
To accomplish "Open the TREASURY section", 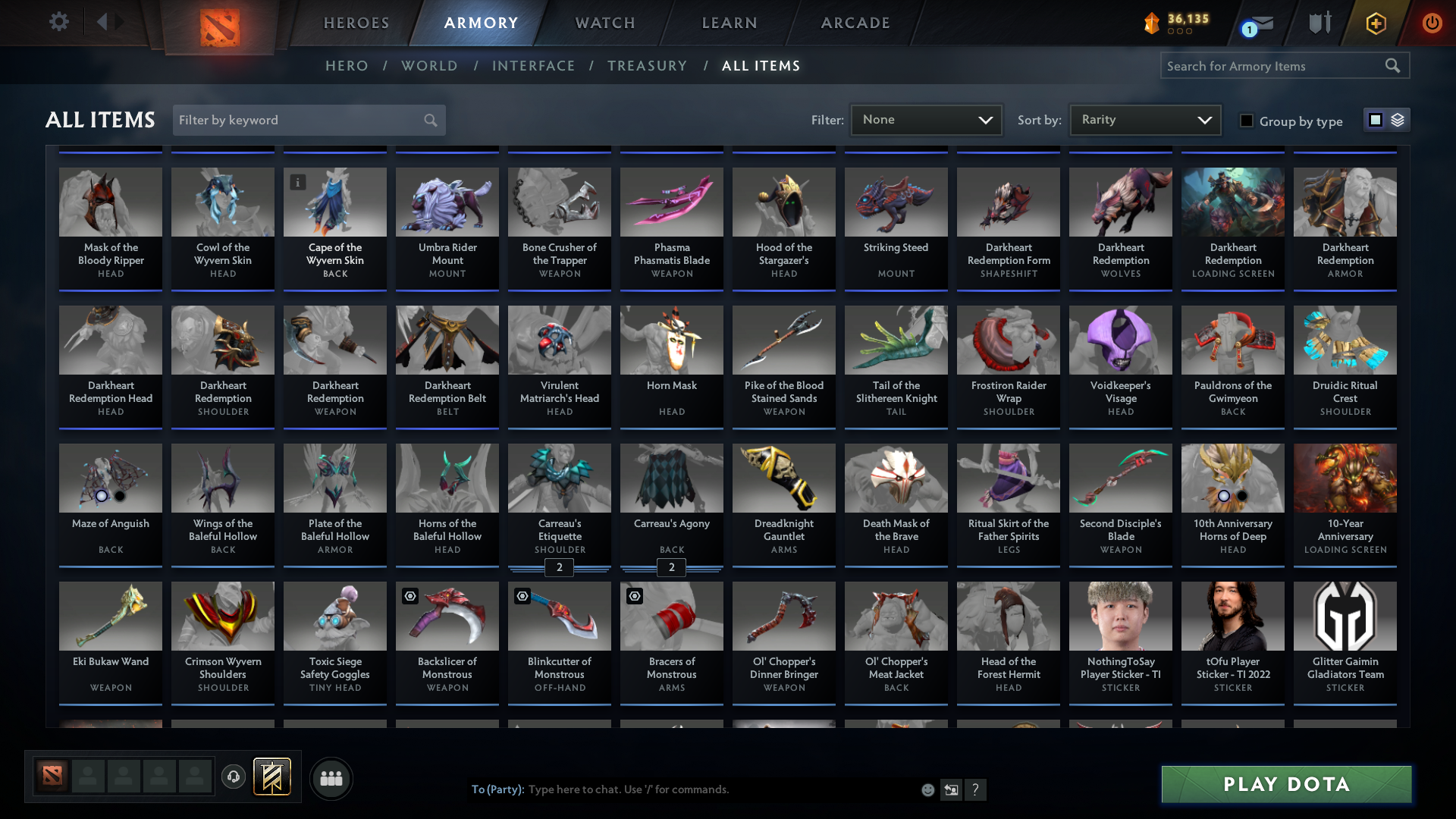I will 647,66.
